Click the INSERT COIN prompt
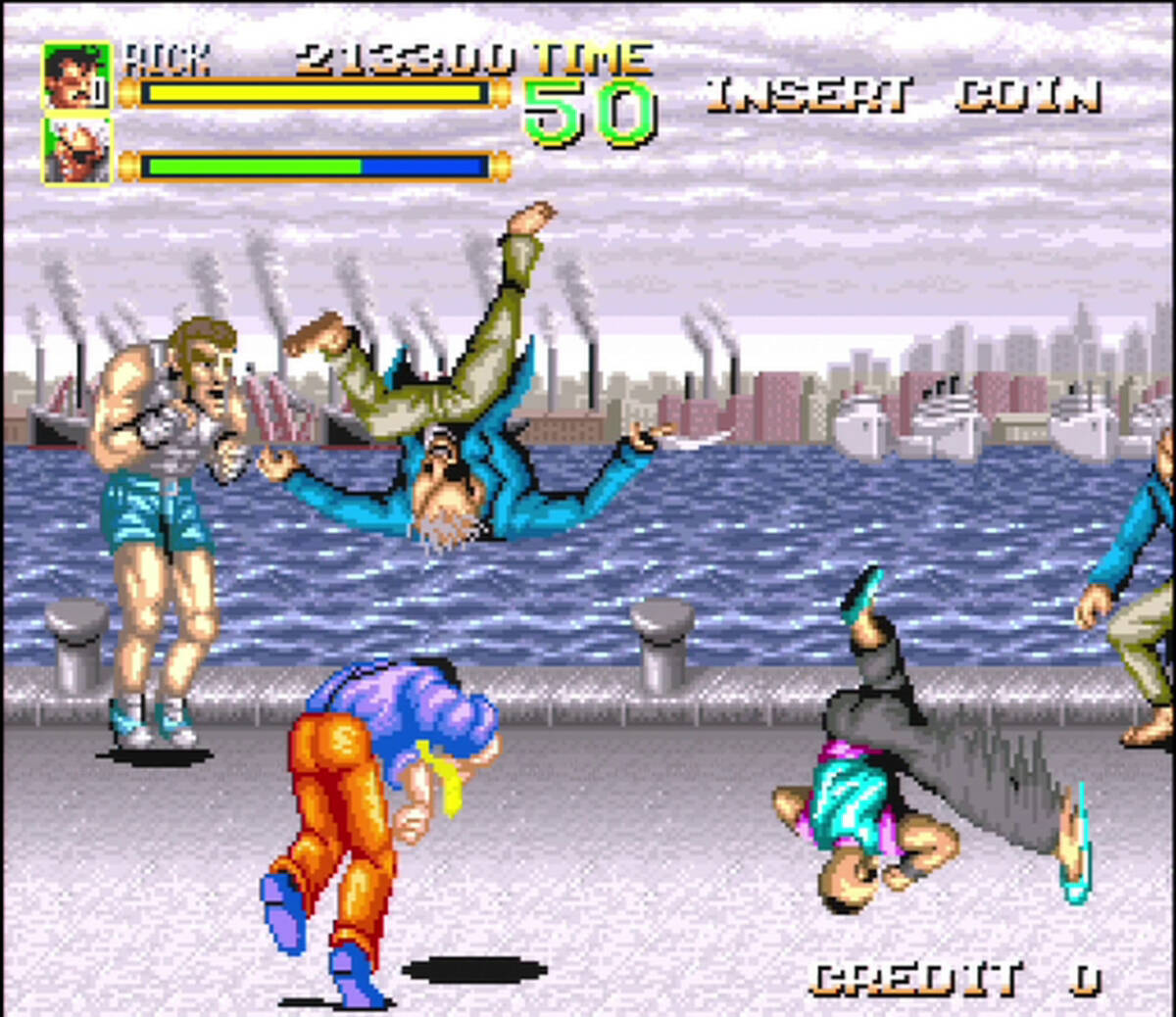Image resolution: width=1176 pixels, height=1017 pixels. [904, 95]
